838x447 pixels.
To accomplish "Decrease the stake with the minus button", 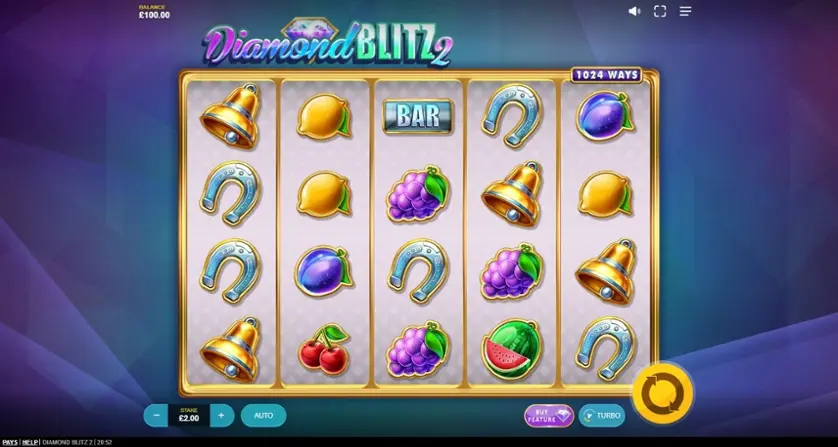I will coord(155,415).
